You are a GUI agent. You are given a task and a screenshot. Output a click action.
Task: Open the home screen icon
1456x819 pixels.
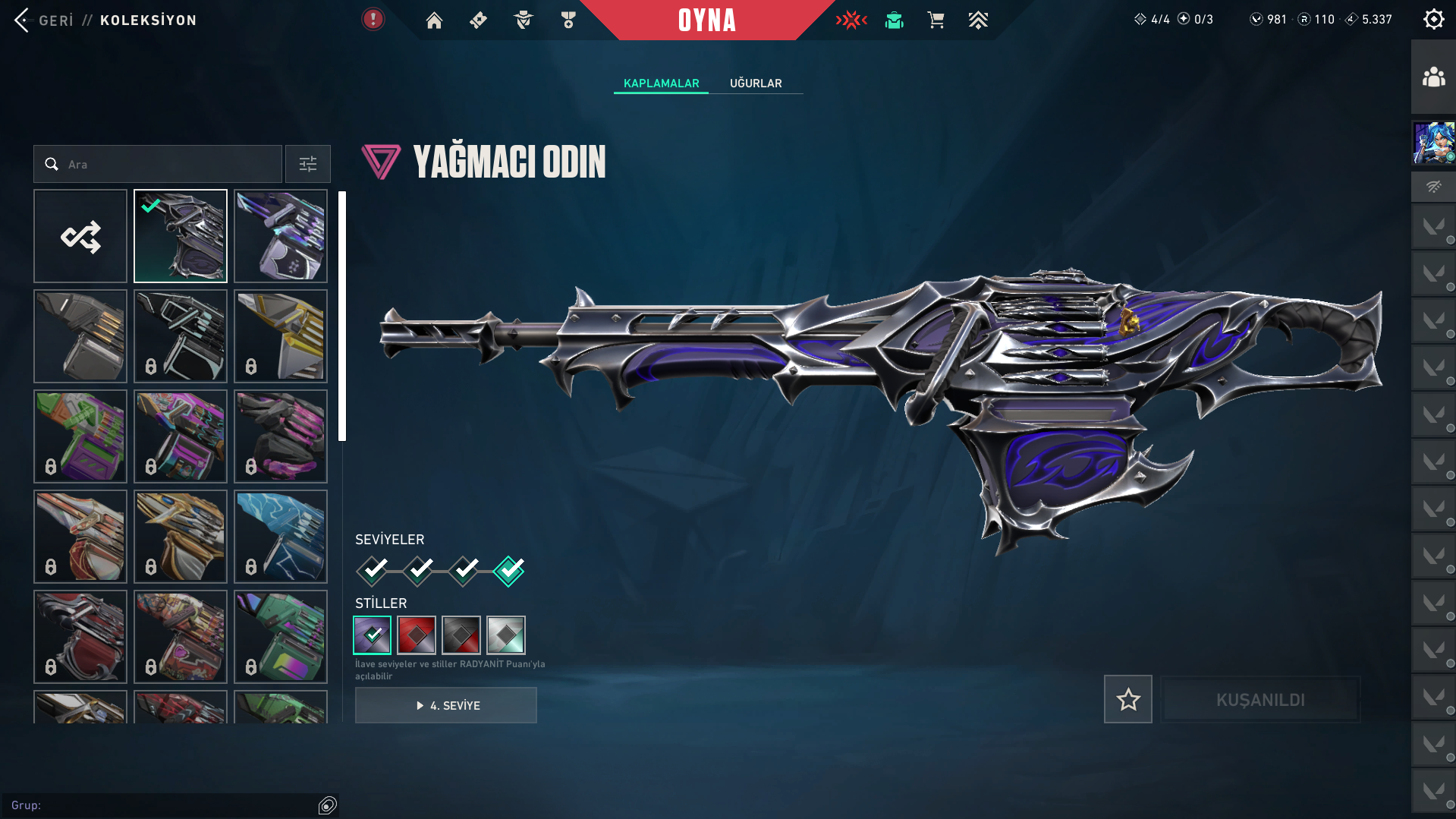pyautogui.click(x=434, y=20)
